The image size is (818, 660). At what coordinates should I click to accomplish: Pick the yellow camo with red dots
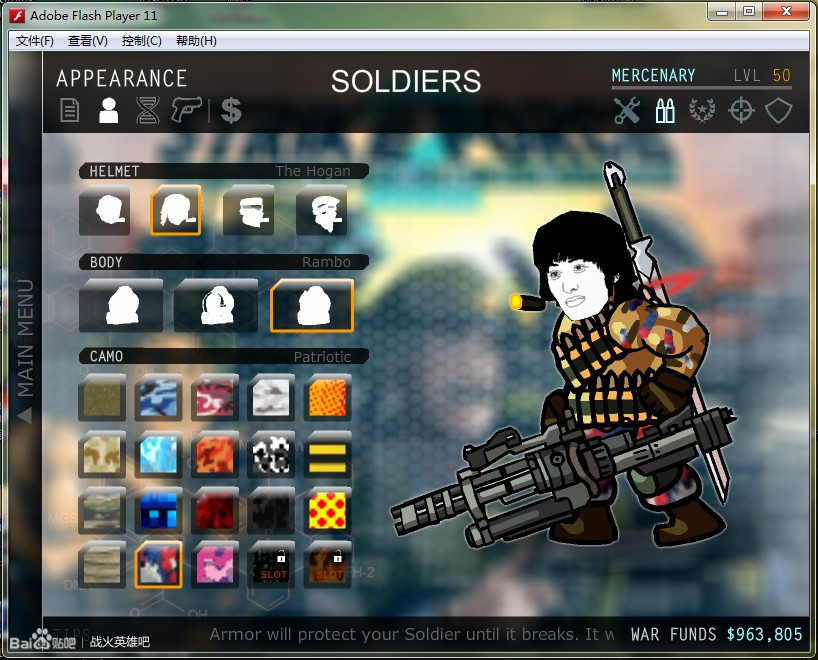327,510
